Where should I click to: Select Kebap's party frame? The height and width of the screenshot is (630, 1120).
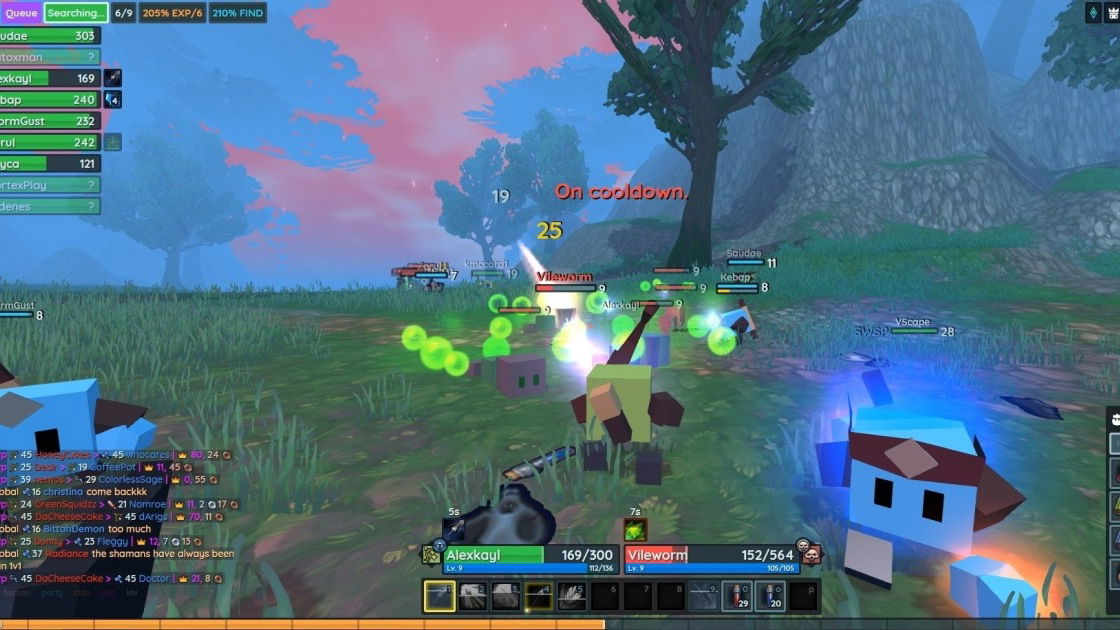pos(48,100)
